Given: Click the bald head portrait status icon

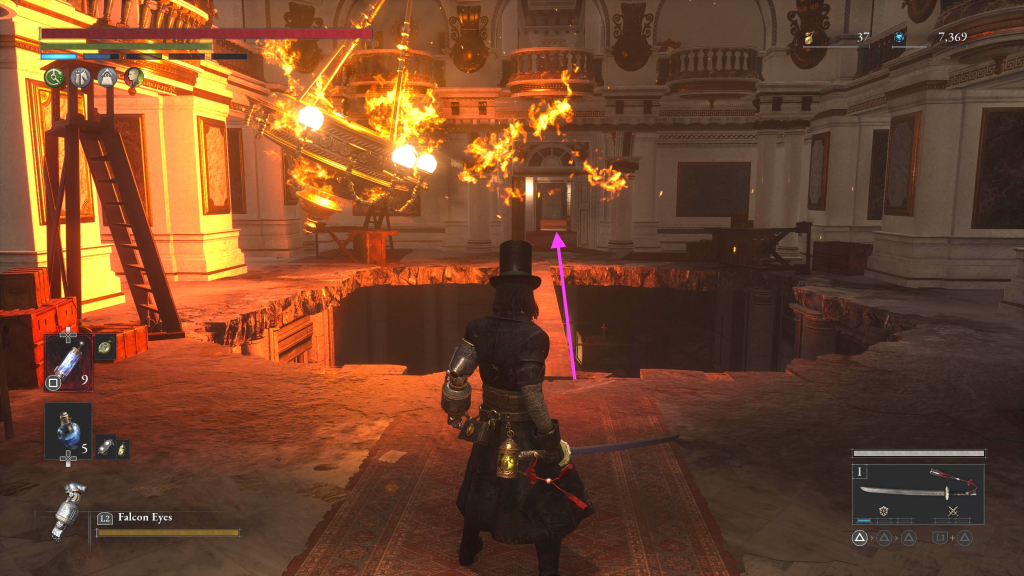Looking at the screenshot, I should point(134,77).
